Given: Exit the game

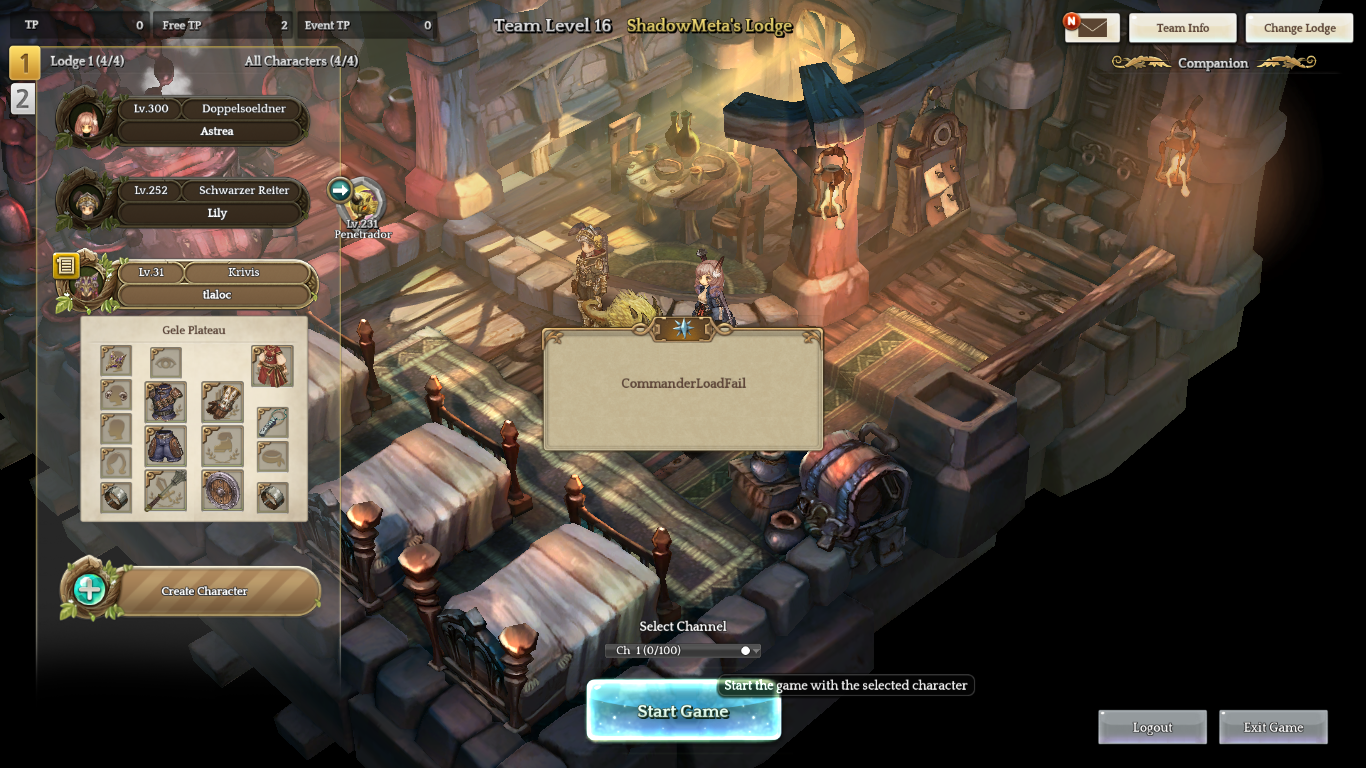Looking at the screenshot, I should tap(1273, 727).
